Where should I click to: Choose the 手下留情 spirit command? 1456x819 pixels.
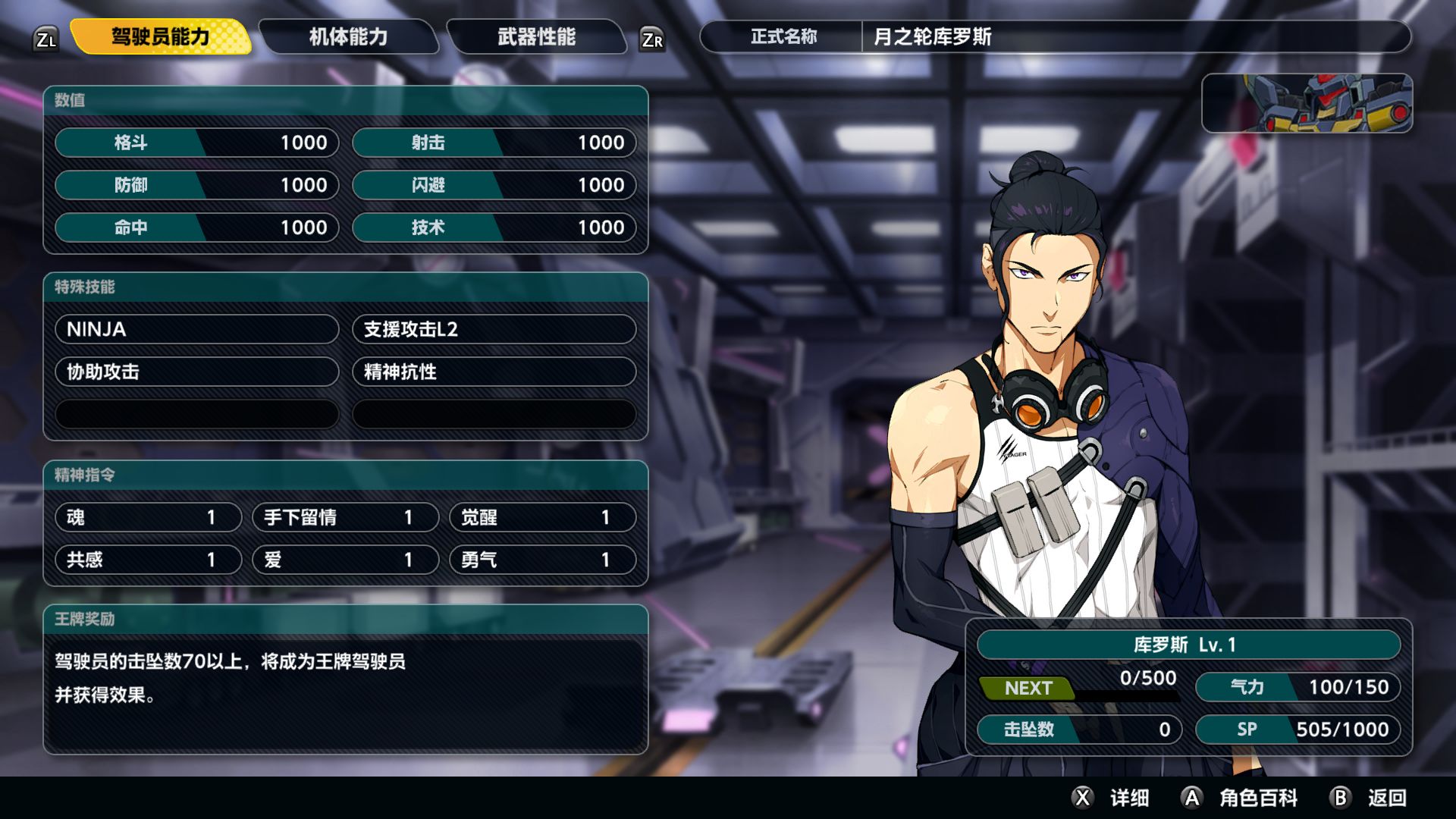[345, 517]
